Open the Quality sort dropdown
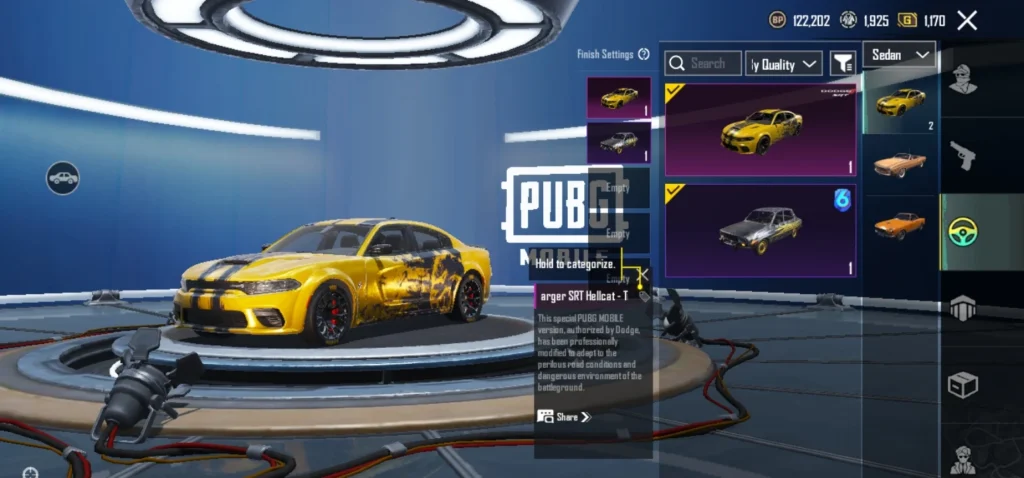Image resolution: width=1024 pixels, height=478 pixels. (x=784, y=64)
